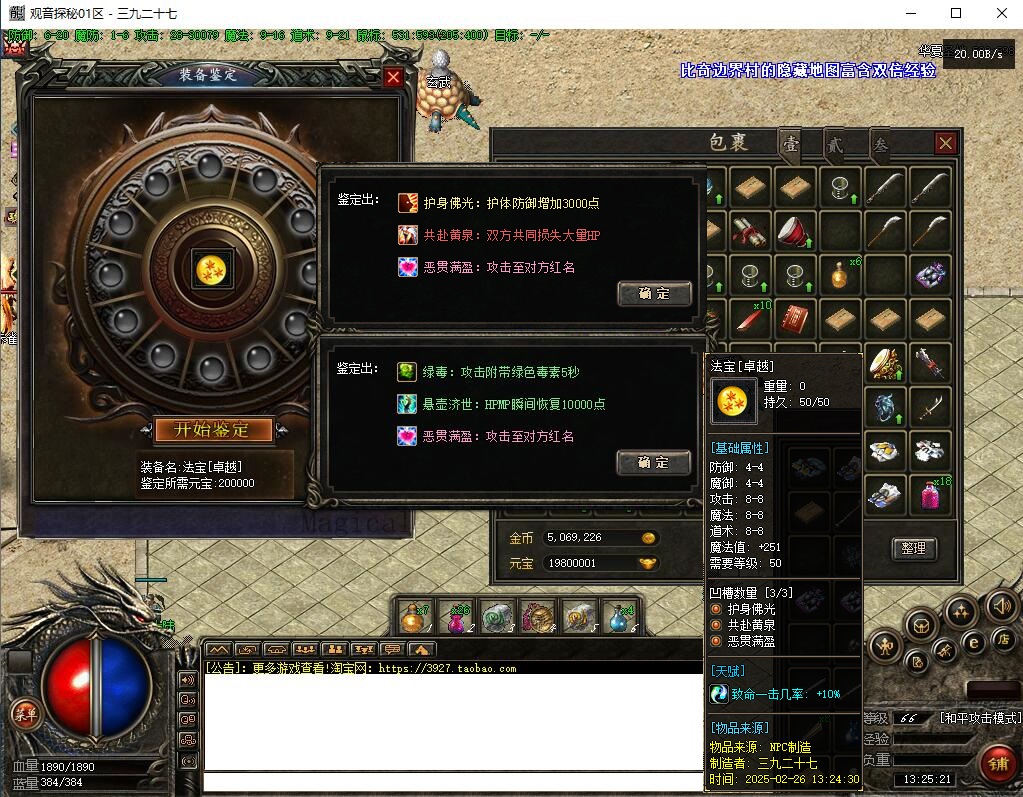
Task: Open the character equipment round icon
Action: [x=886, y=647]
